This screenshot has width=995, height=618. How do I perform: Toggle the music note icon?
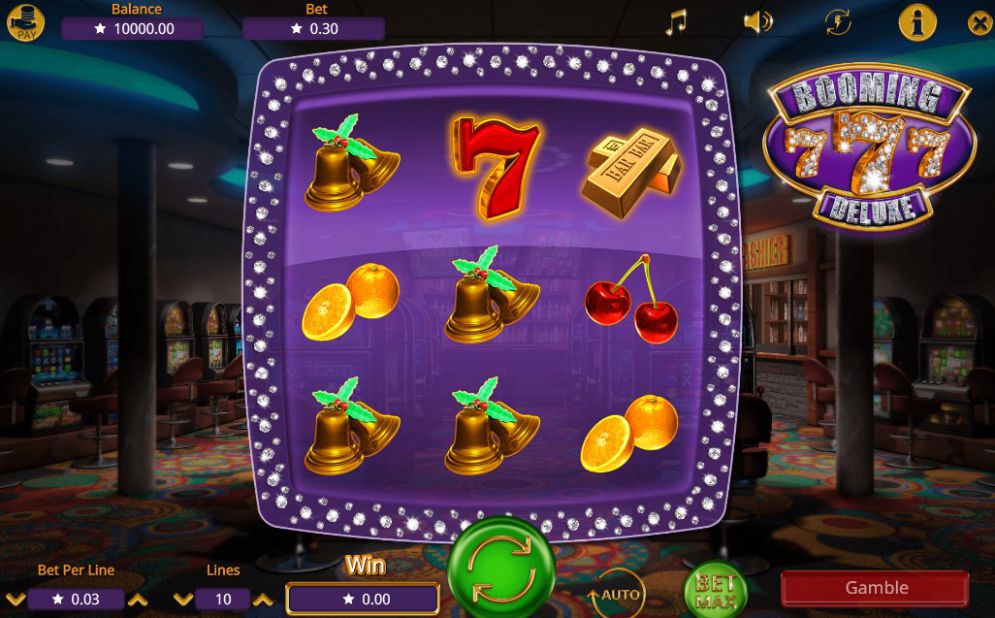(x=677, y=22)
